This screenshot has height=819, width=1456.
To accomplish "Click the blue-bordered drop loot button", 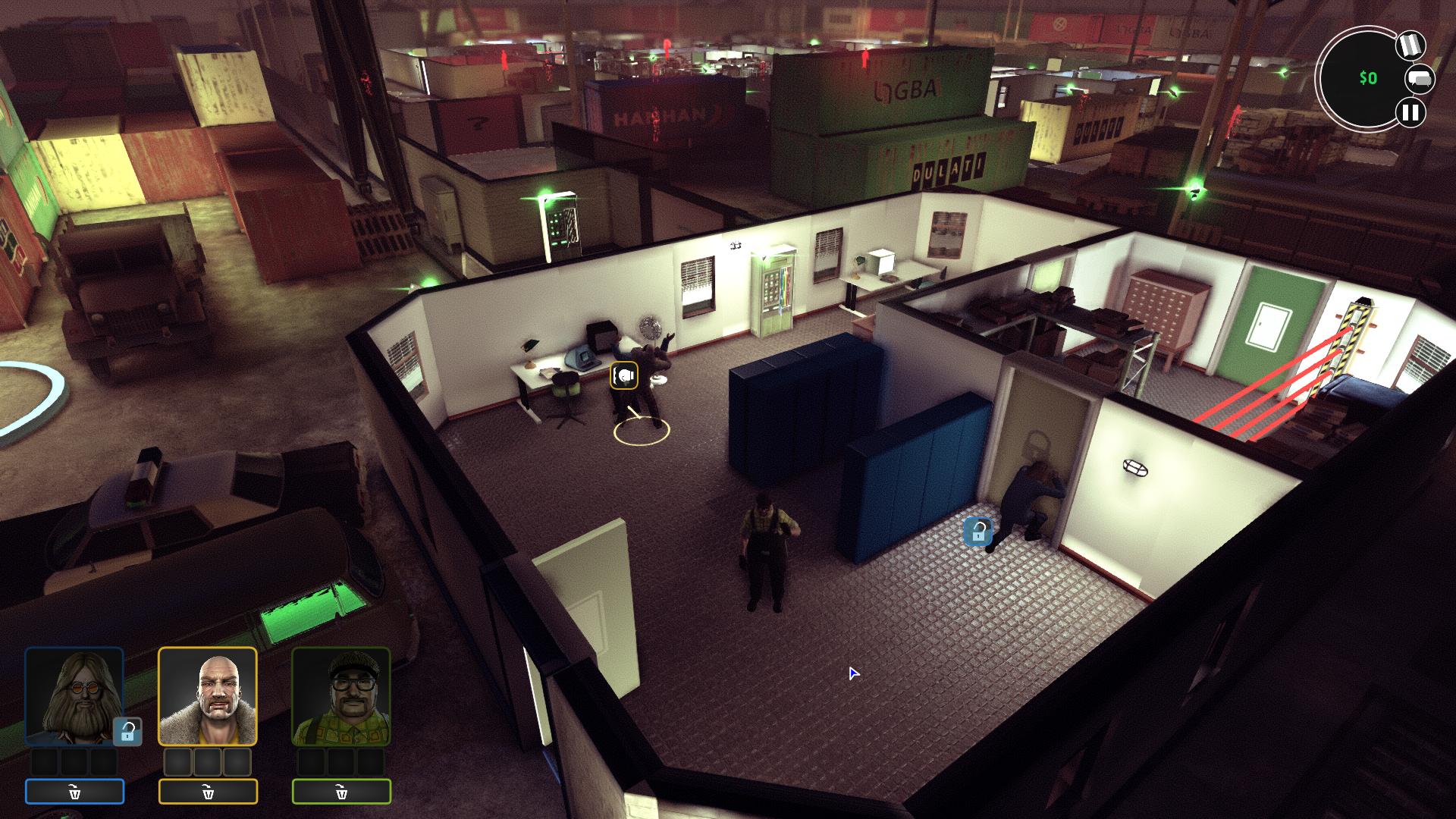I will coord(74,792).
